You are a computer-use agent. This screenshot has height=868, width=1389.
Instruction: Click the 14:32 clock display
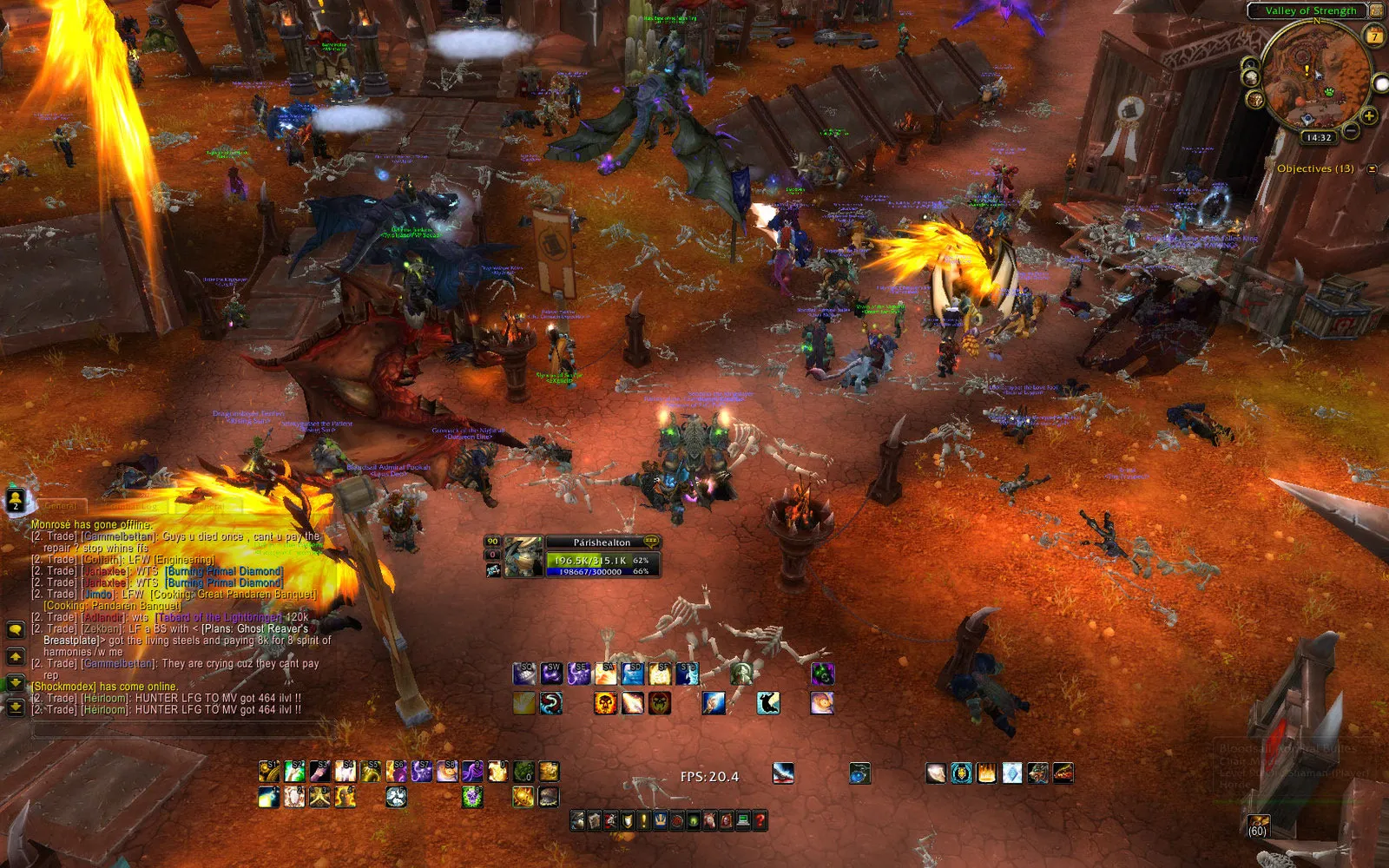click(1319, 137)
